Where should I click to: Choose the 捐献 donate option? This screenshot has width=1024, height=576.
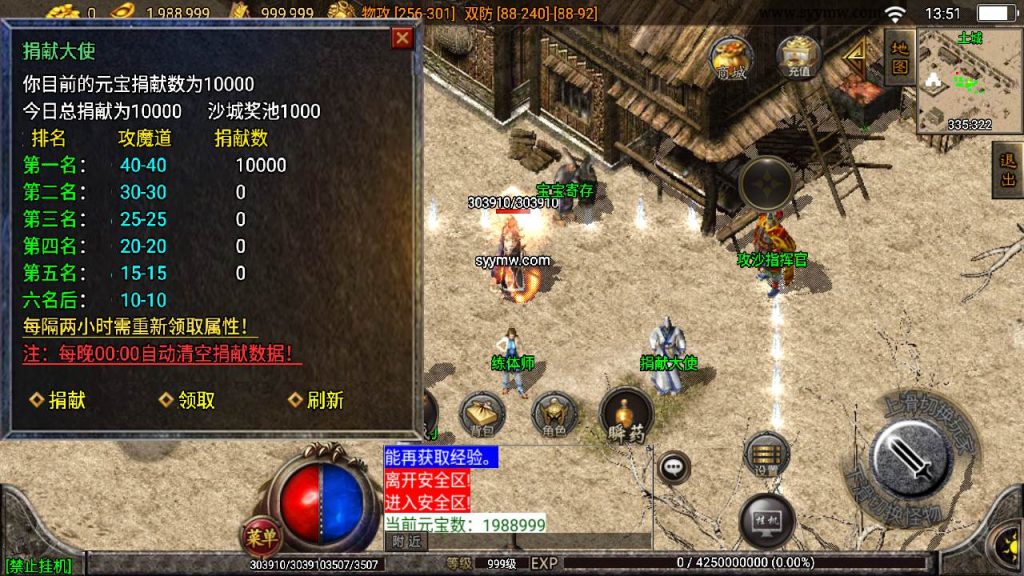point(58,400)
